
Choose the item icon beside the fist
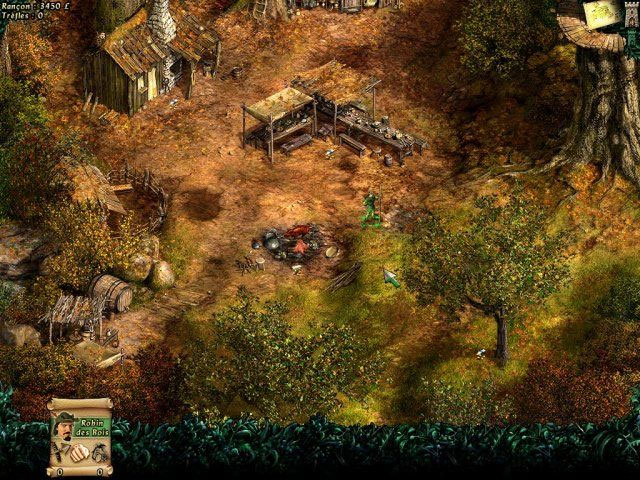[x=97, y=455]
